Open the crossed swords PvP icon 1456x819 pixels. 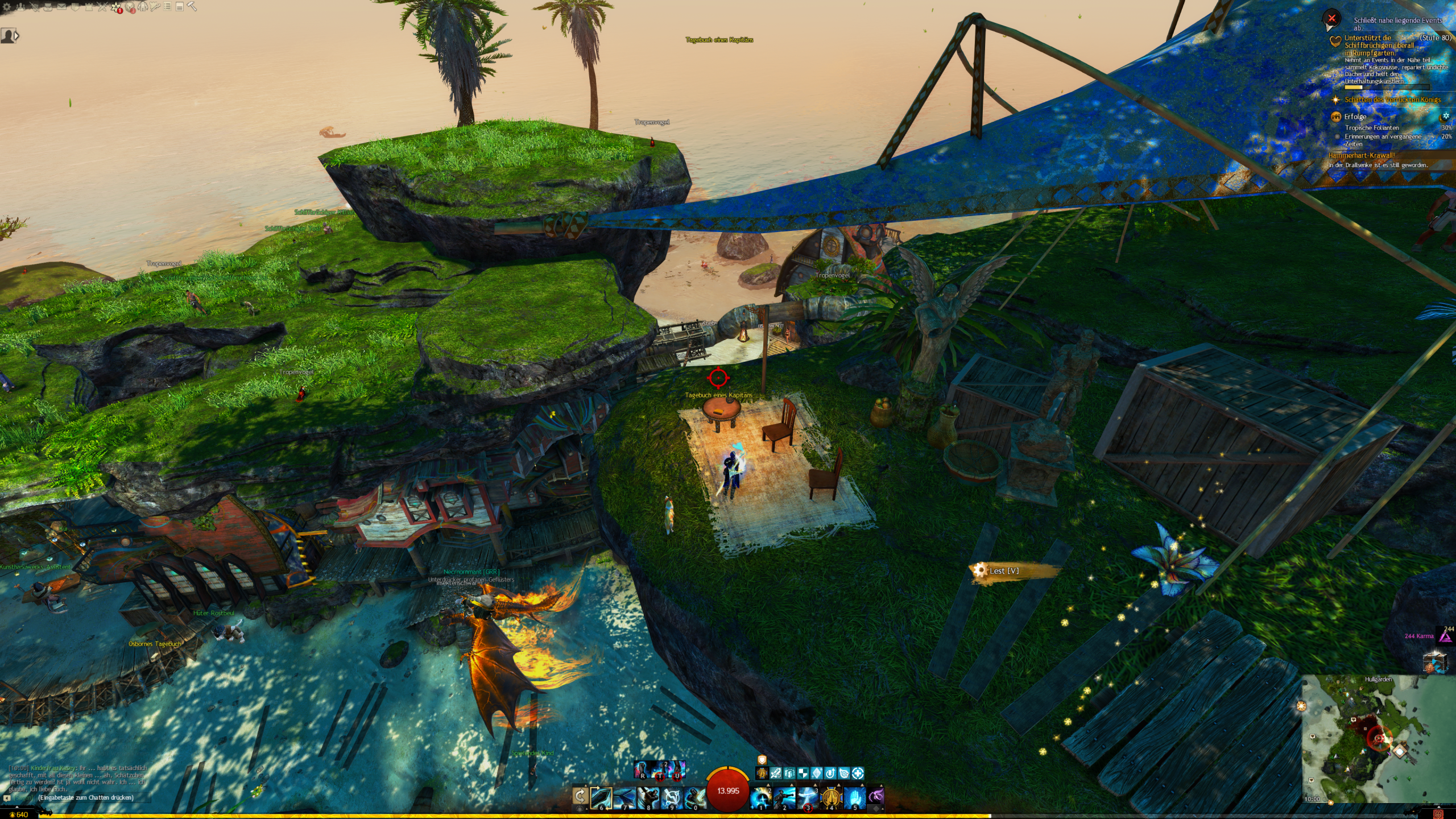pyautogui.click(x=102, y=7)
